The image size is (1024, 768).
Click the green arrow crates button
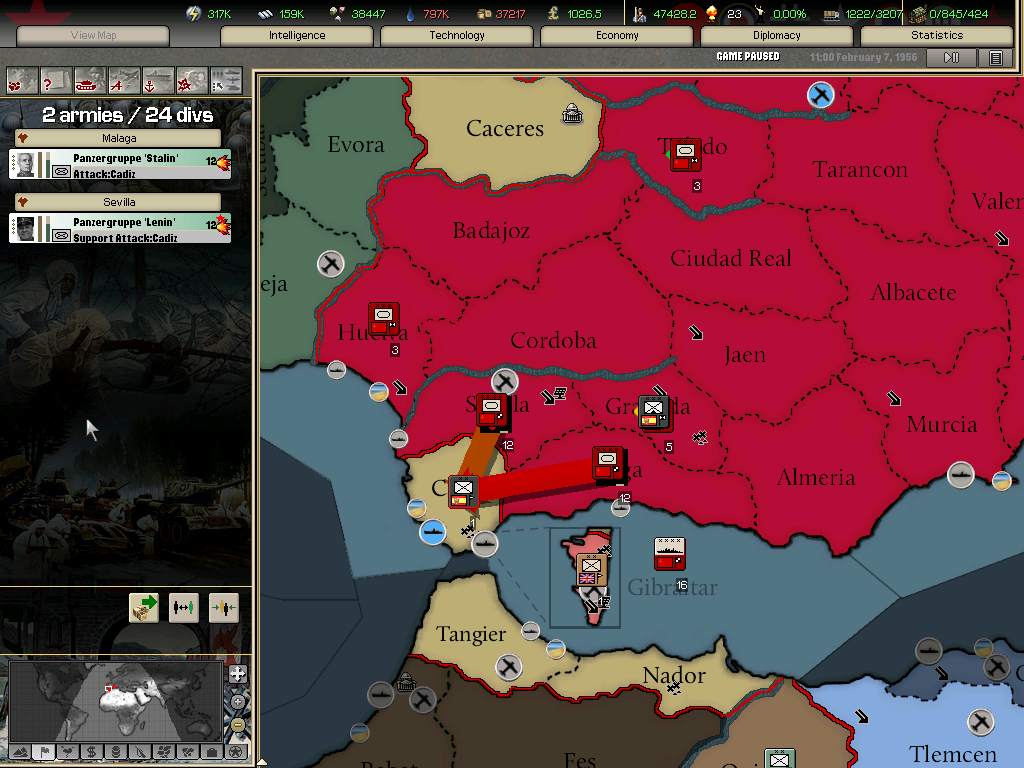144,607
